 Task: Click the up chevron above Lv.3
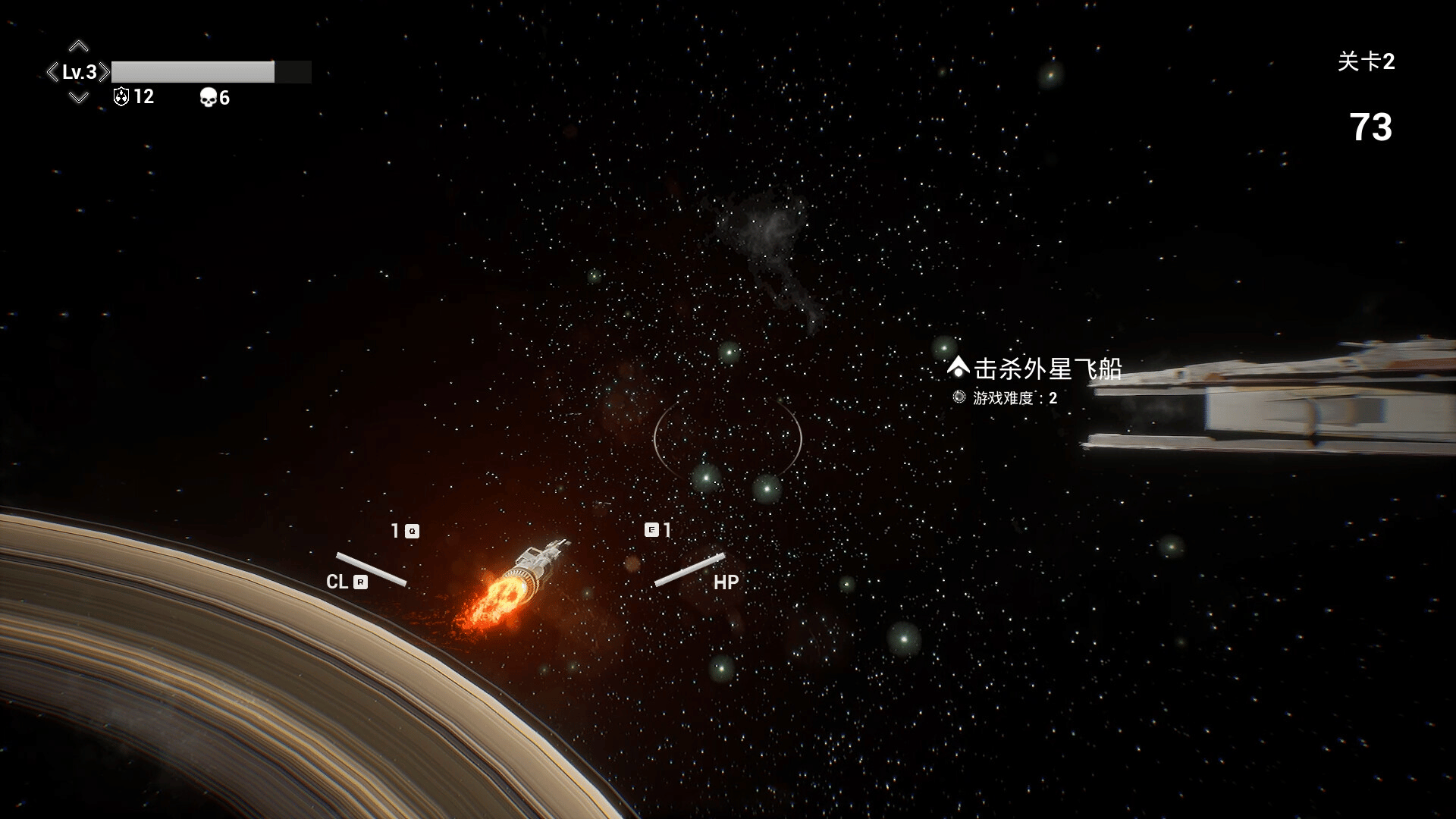pyautogui.click(x=78, y=46)
